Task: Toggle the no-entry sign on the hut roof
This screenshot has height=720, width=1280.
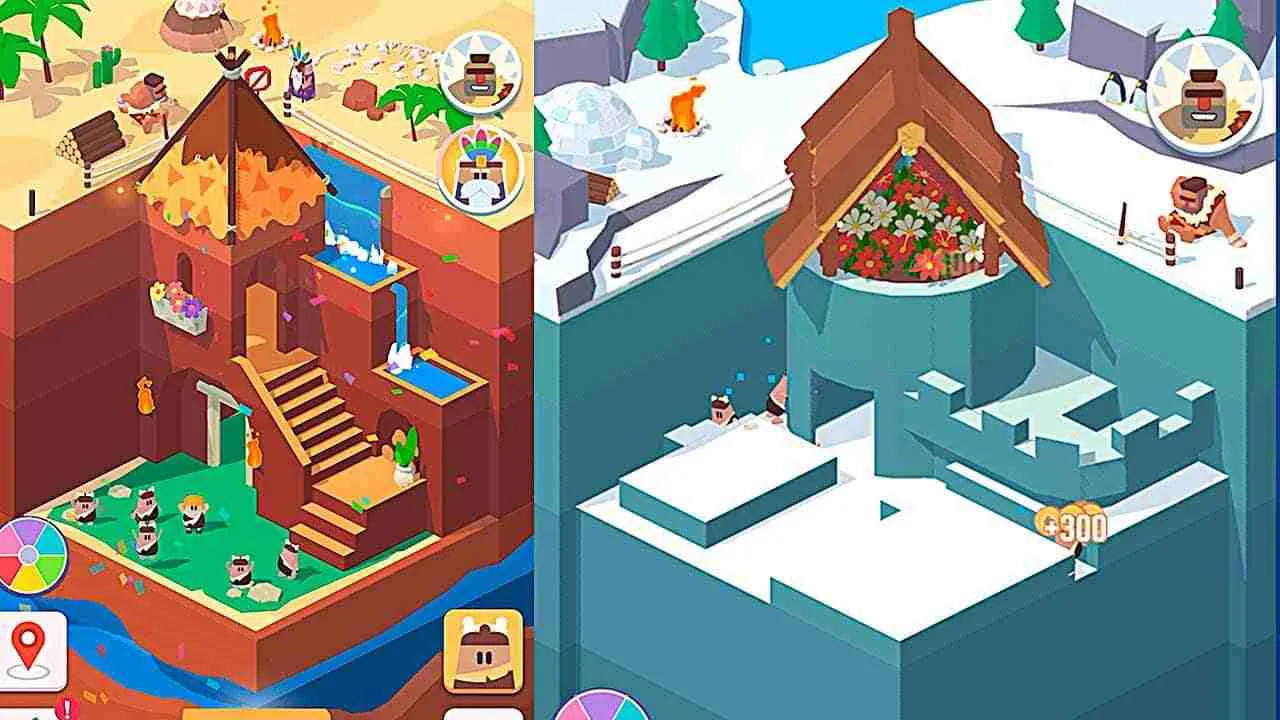Action: click(x=258, y=78)
